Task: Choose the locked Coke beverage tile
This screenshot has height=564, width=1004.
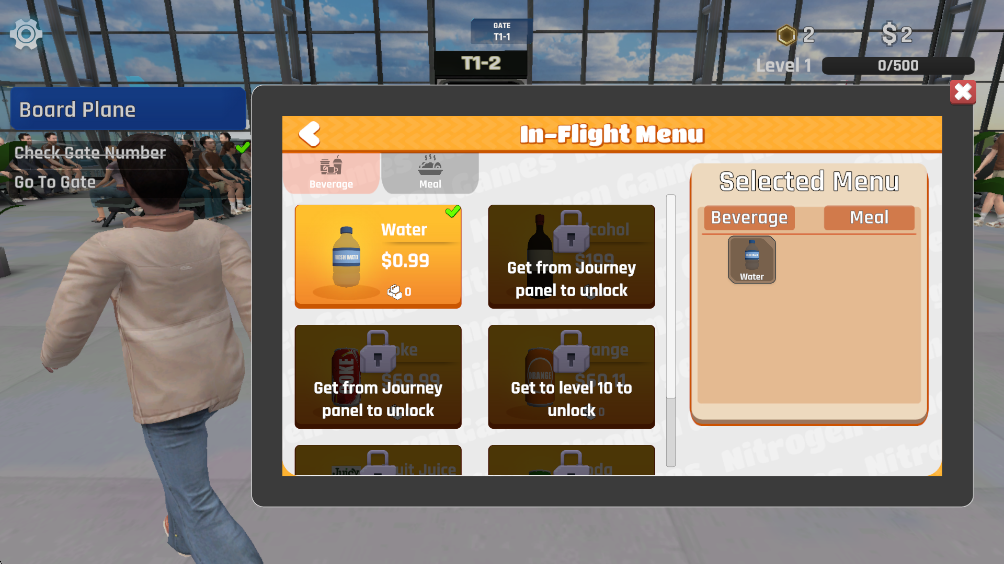Action: [x=378, y=376]
